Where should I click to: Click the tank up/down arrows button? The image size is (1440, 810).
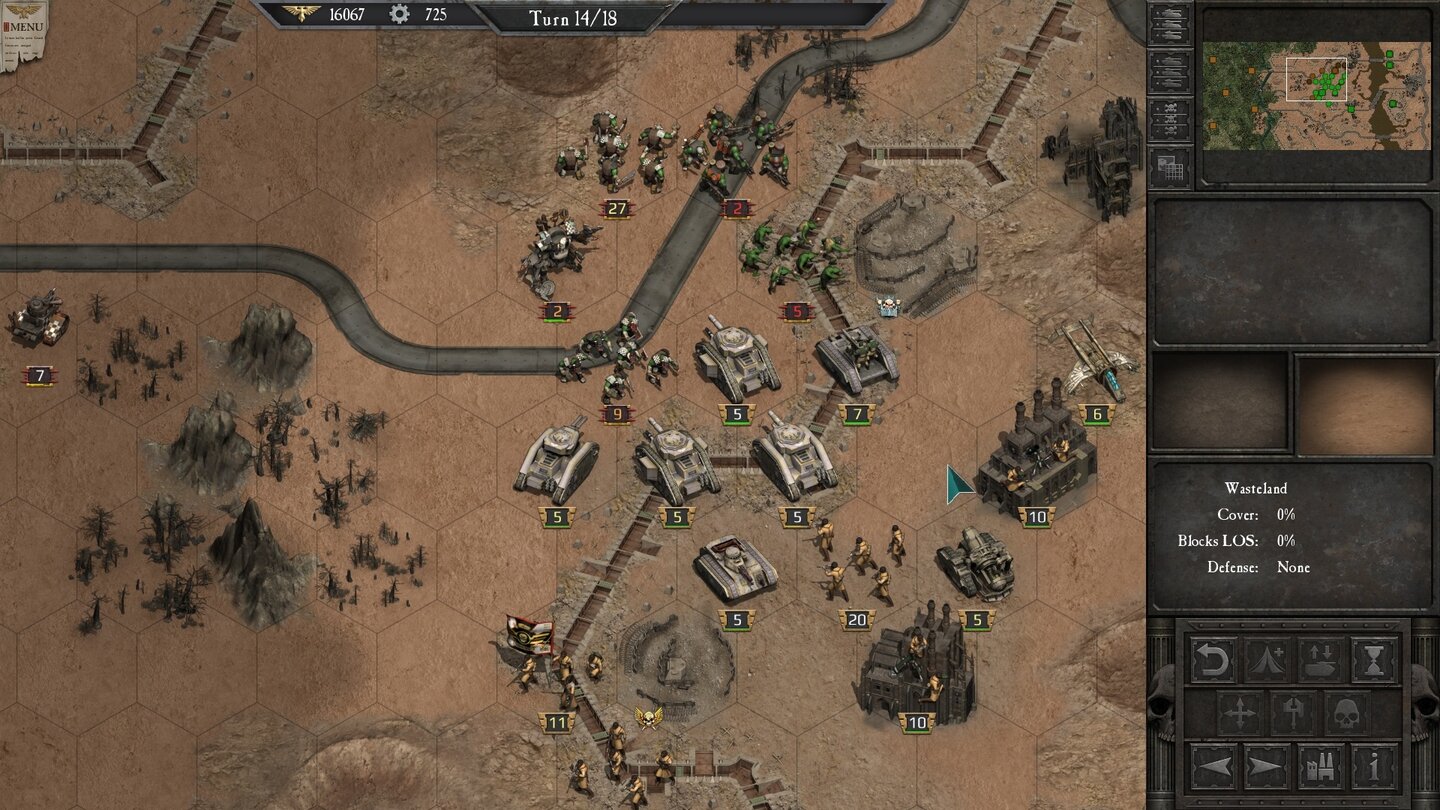pos(1321,660)
